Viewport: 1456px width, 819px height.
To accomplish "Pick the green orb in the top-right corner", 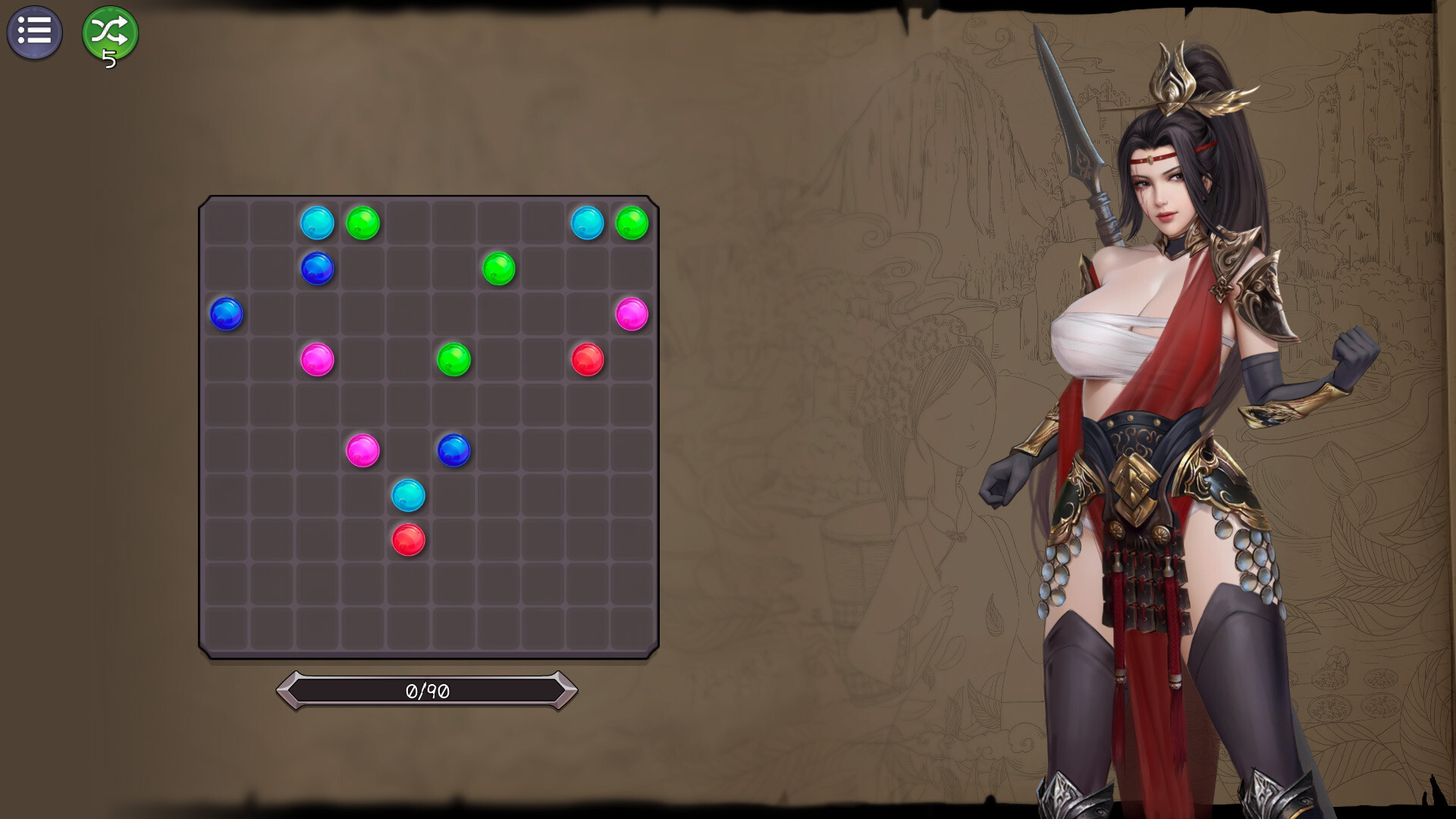I will point(632,222).
